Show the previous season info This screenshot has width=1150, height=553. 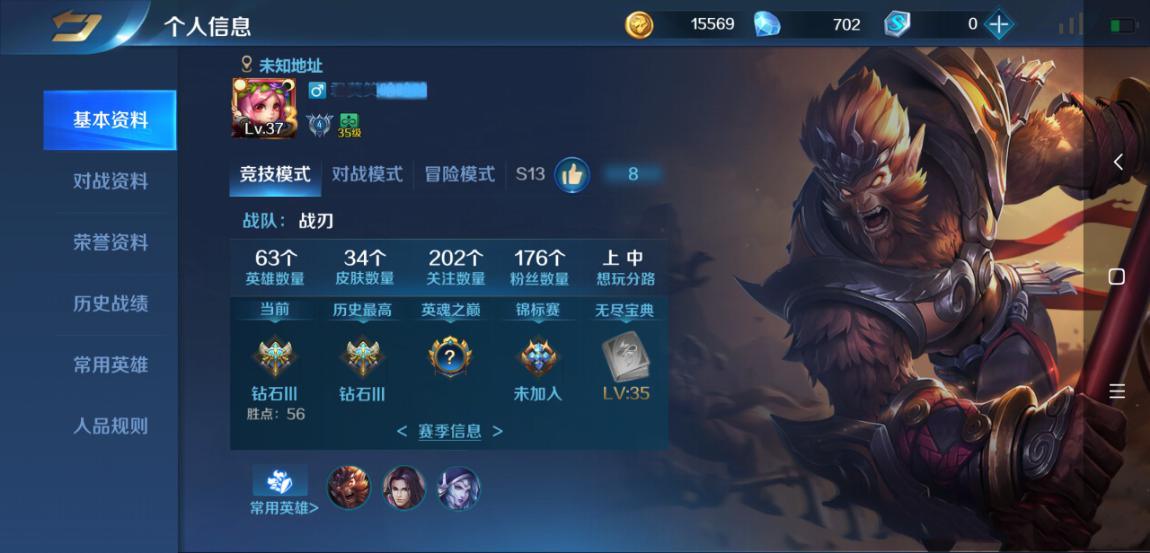click(x=402, y=432)
